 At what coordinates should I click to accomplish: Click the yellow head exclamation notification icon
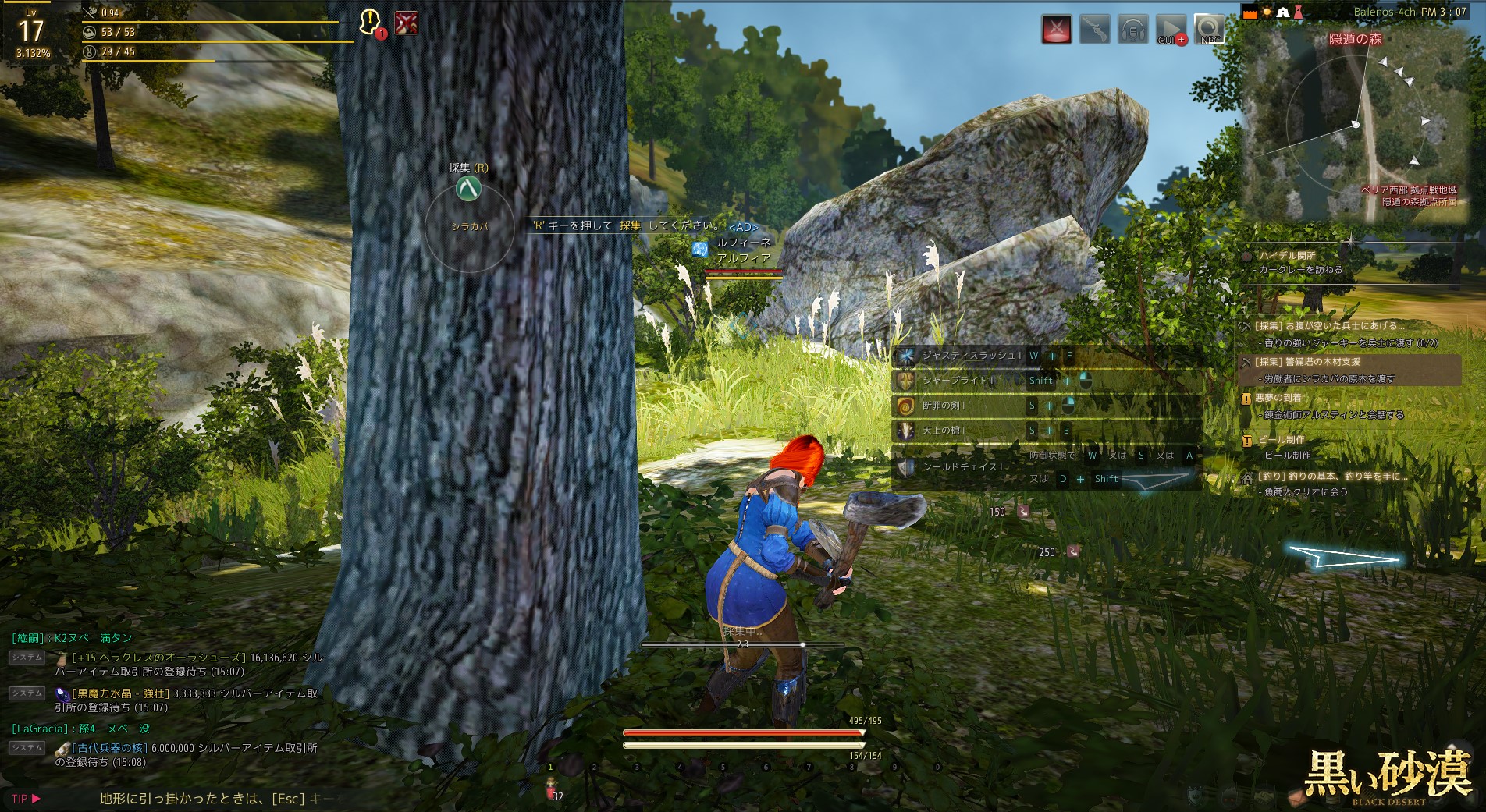[x=370, y=22]
